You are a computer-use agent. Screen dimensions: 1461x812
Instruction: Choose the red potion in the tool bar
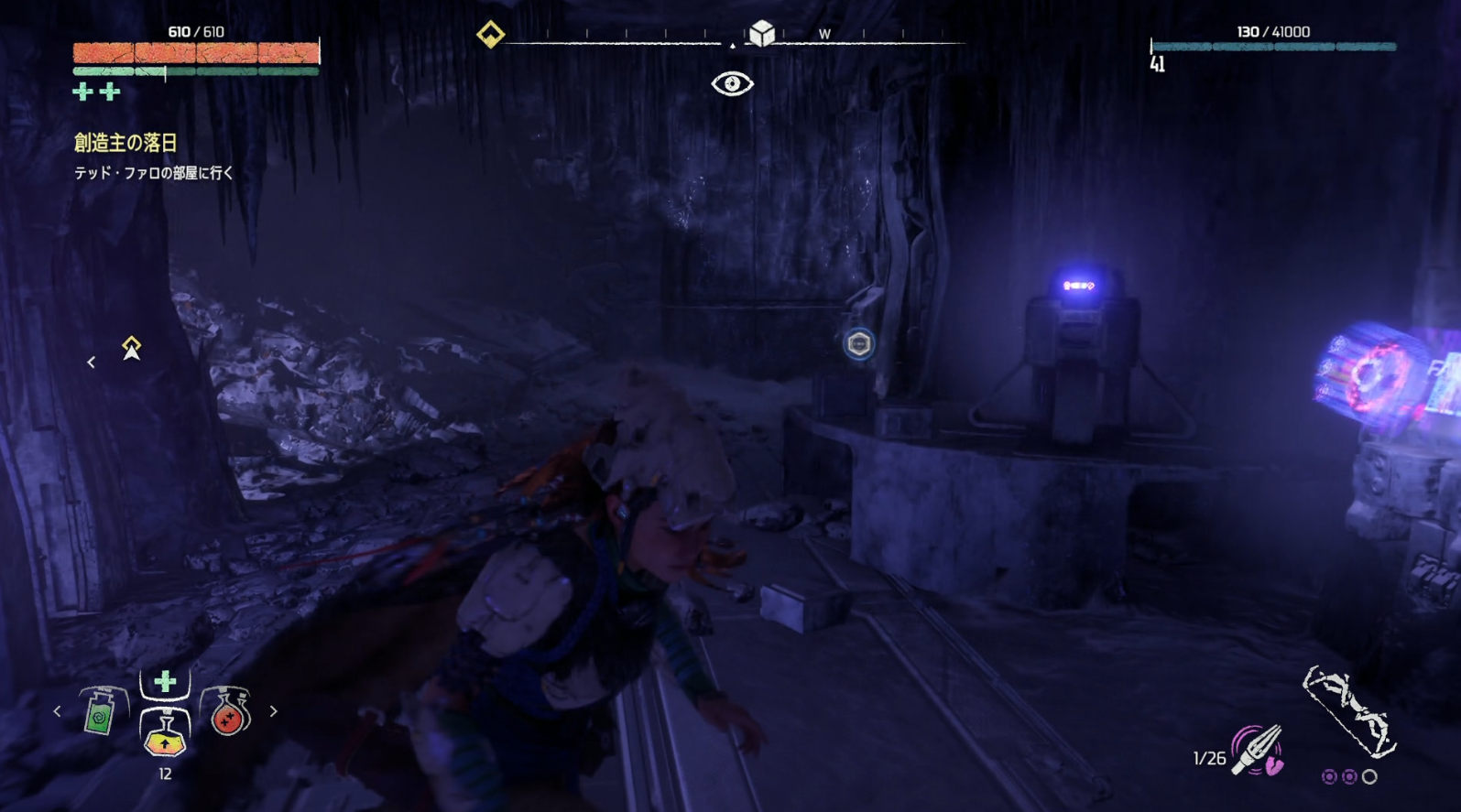(x=227, y=712)
